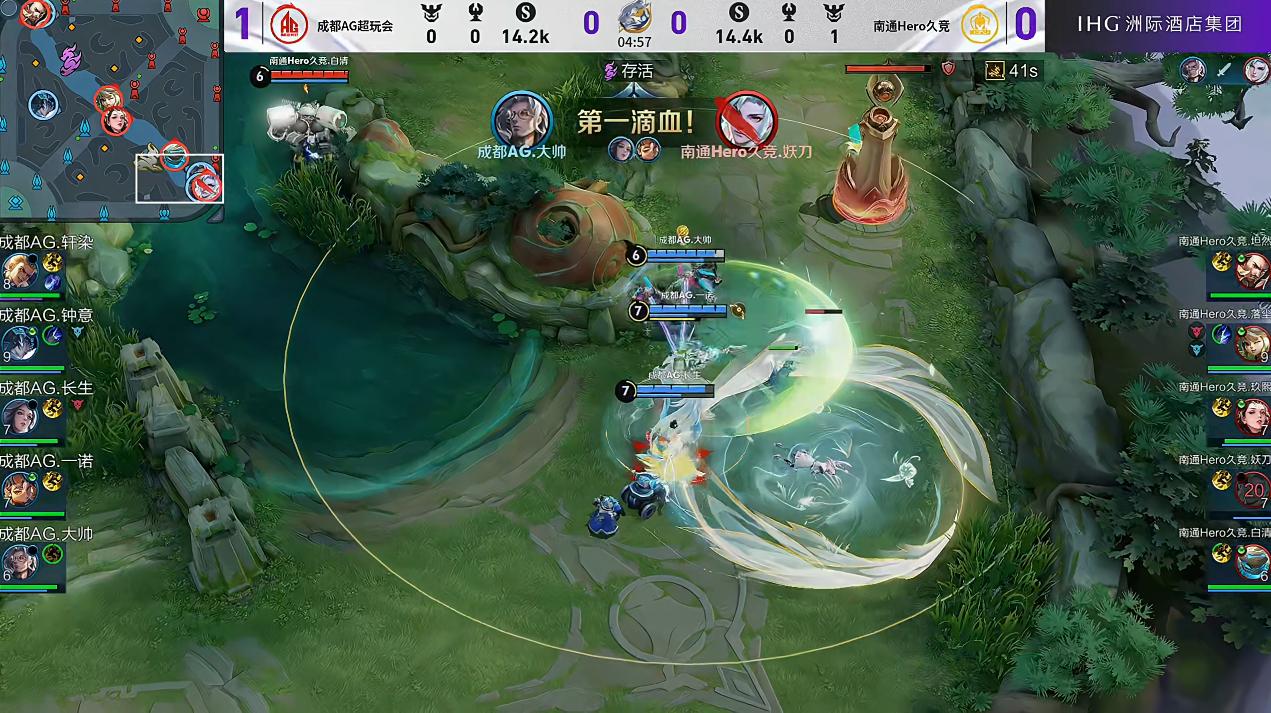Click the 南通Hero久竞 gold team logo
This screenshot has height=713, width=1271.
coord(979,24)
